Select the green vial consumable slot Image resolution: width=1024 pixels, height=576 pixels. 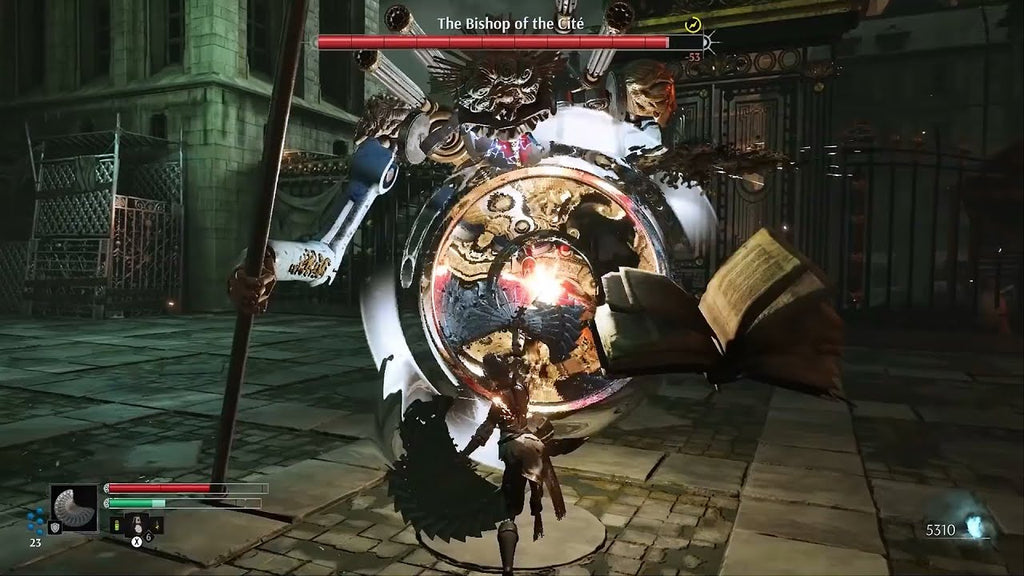(115, 525)
